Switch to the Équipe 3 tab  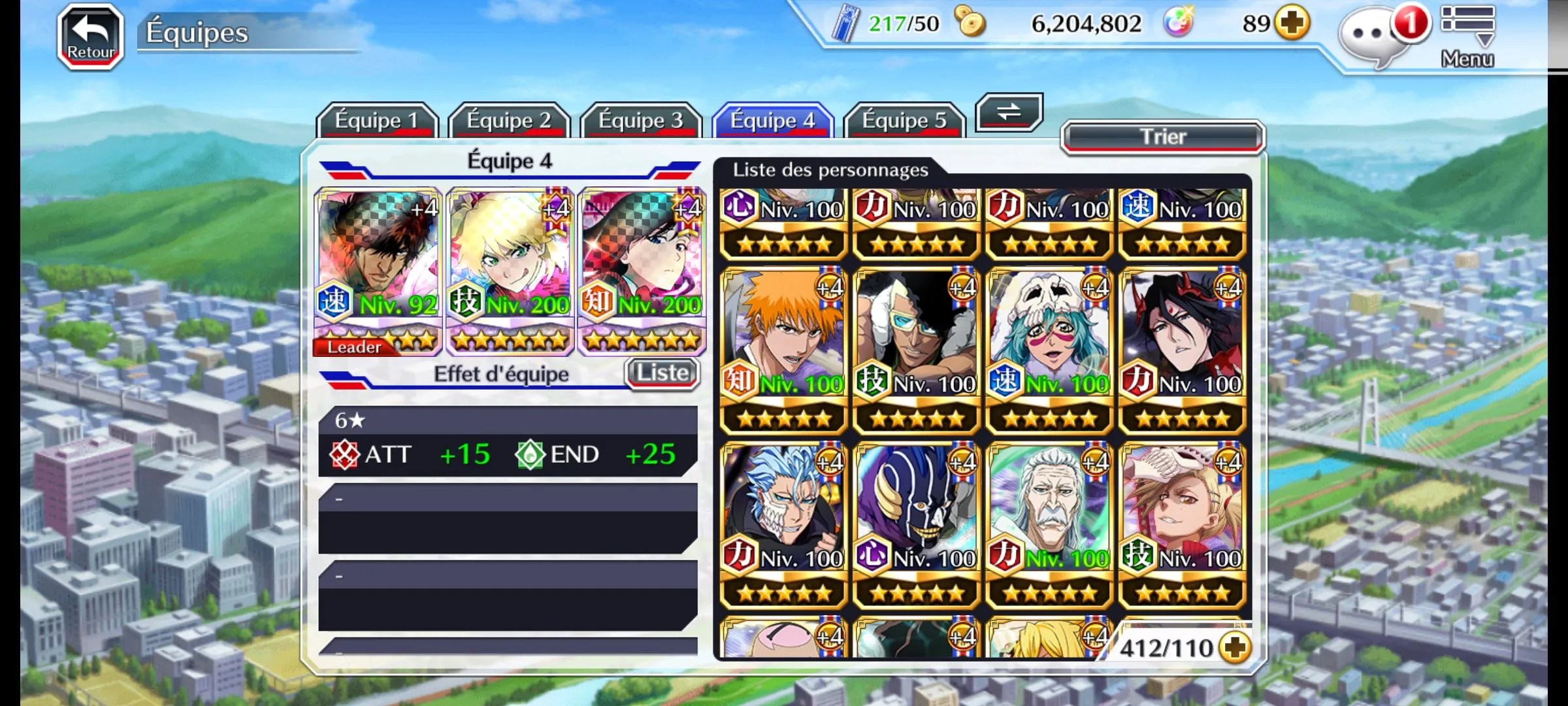tap(640, 120)
